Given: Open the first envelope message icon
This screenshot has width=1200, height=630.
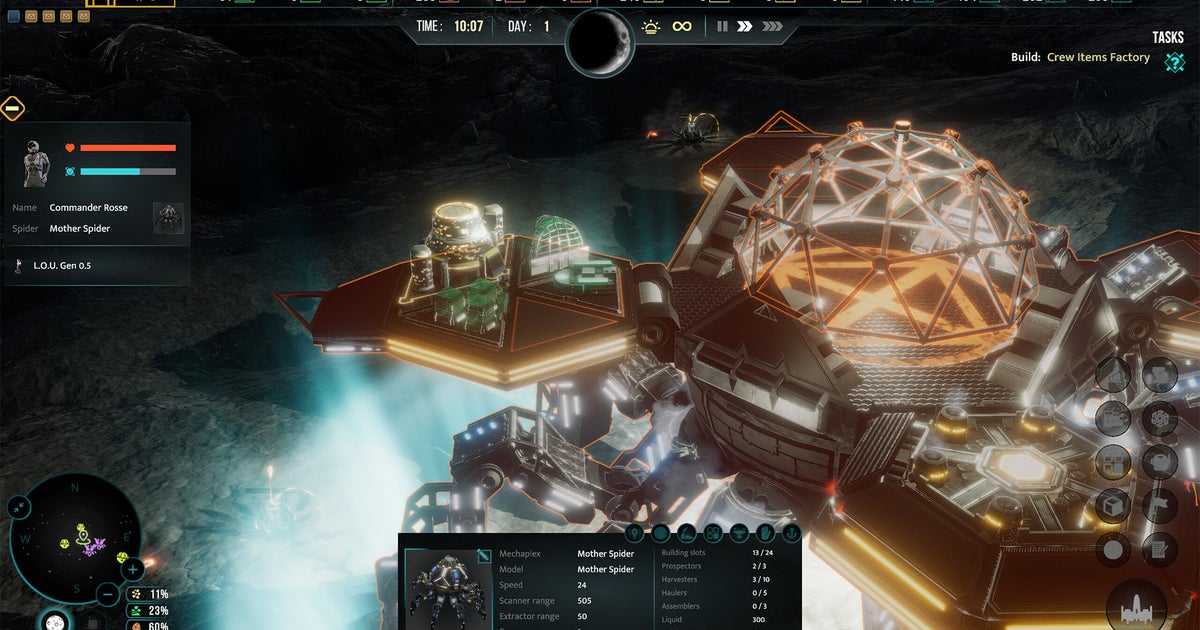Looking at the screenshot, I should (x=31, y=16).
